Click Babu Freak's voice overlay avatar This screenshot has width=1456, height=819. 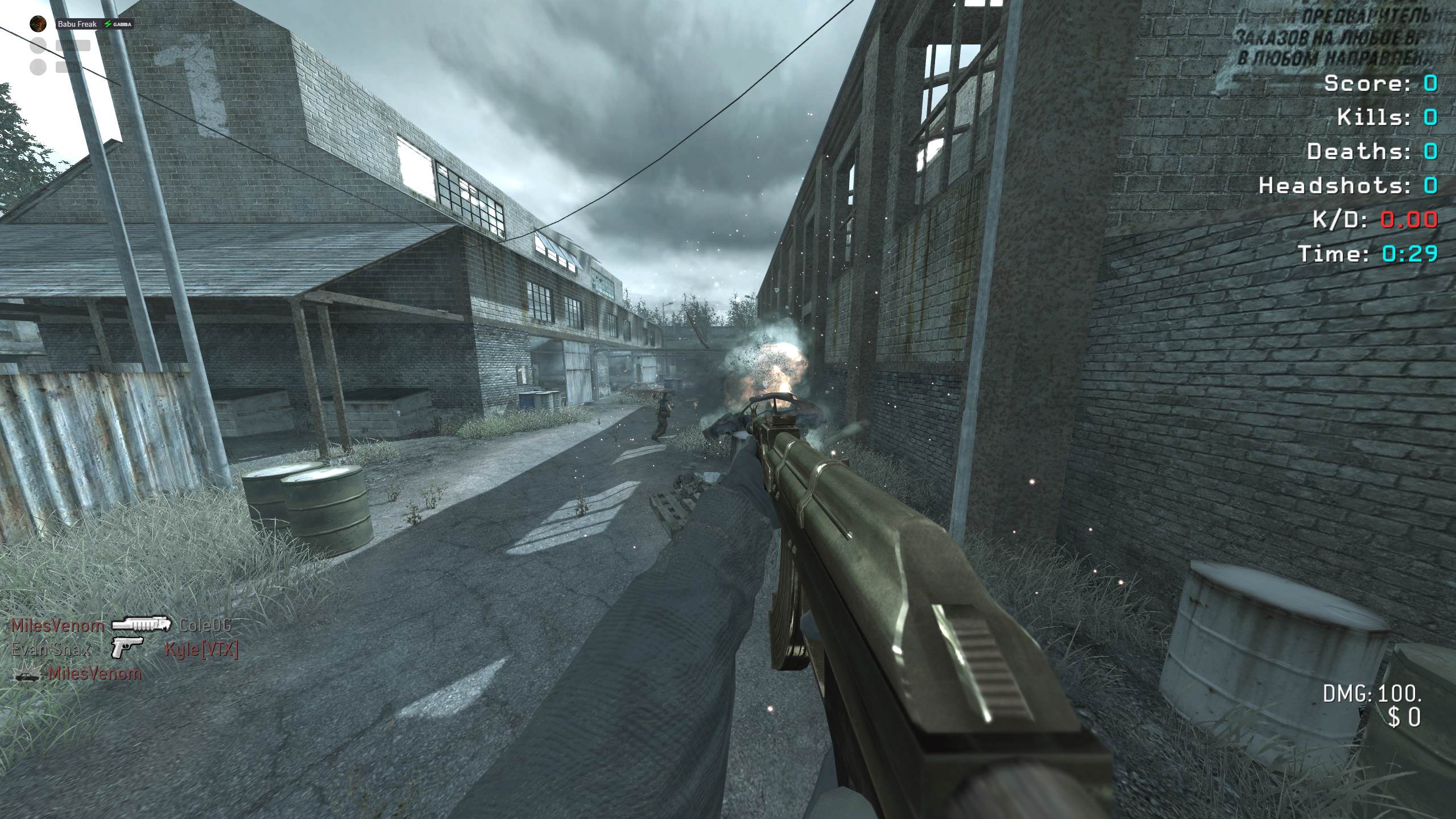click(x=38, y=24)
